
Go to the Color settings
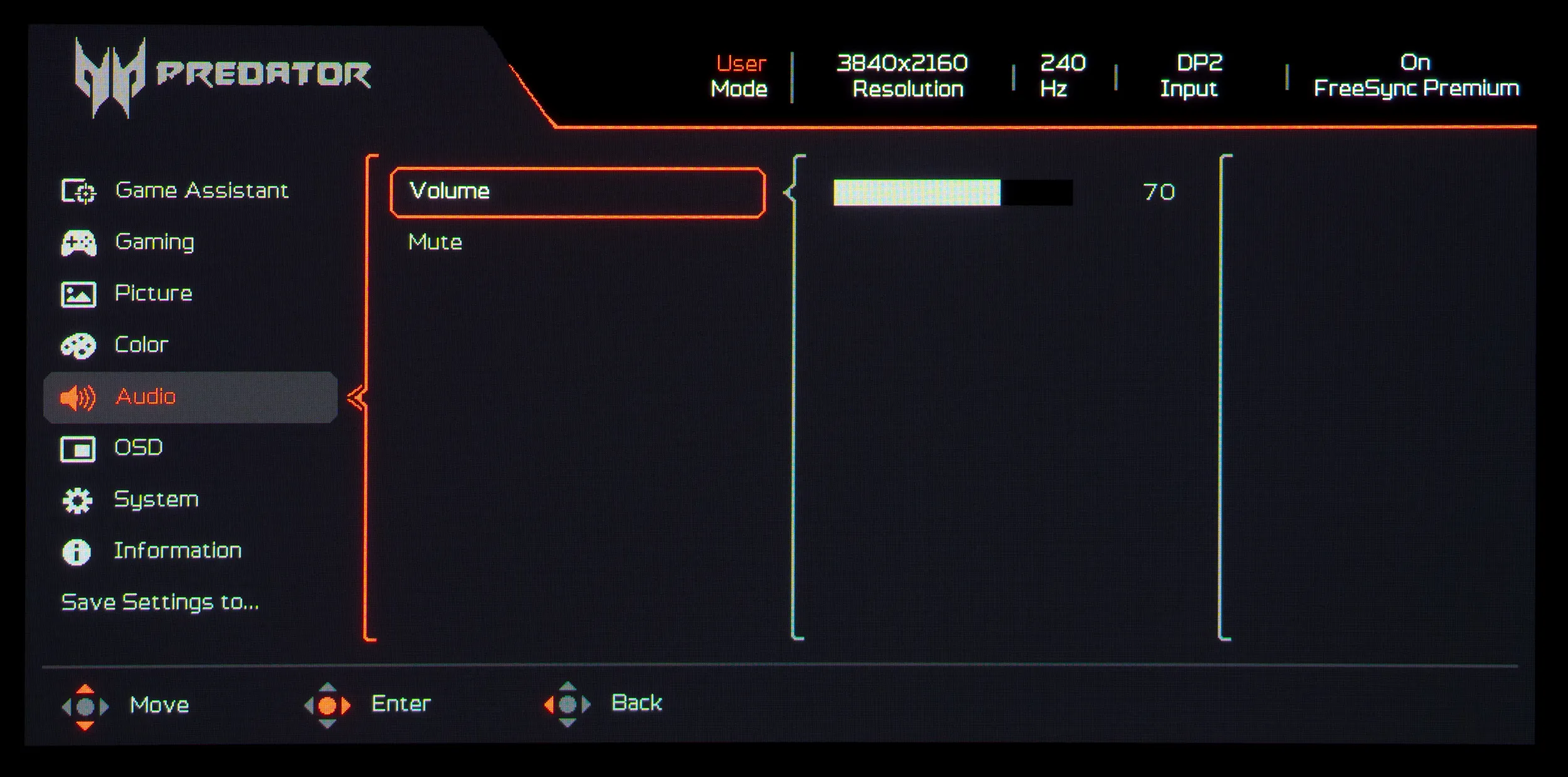point(141,345)
